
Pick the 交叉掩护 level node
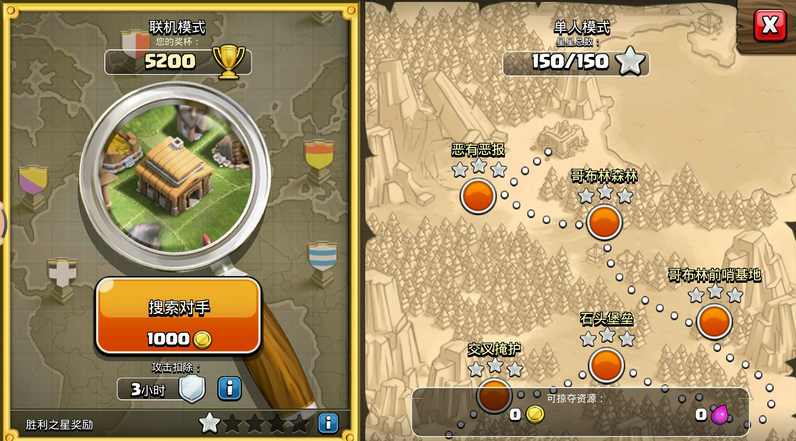click(494, 394)
